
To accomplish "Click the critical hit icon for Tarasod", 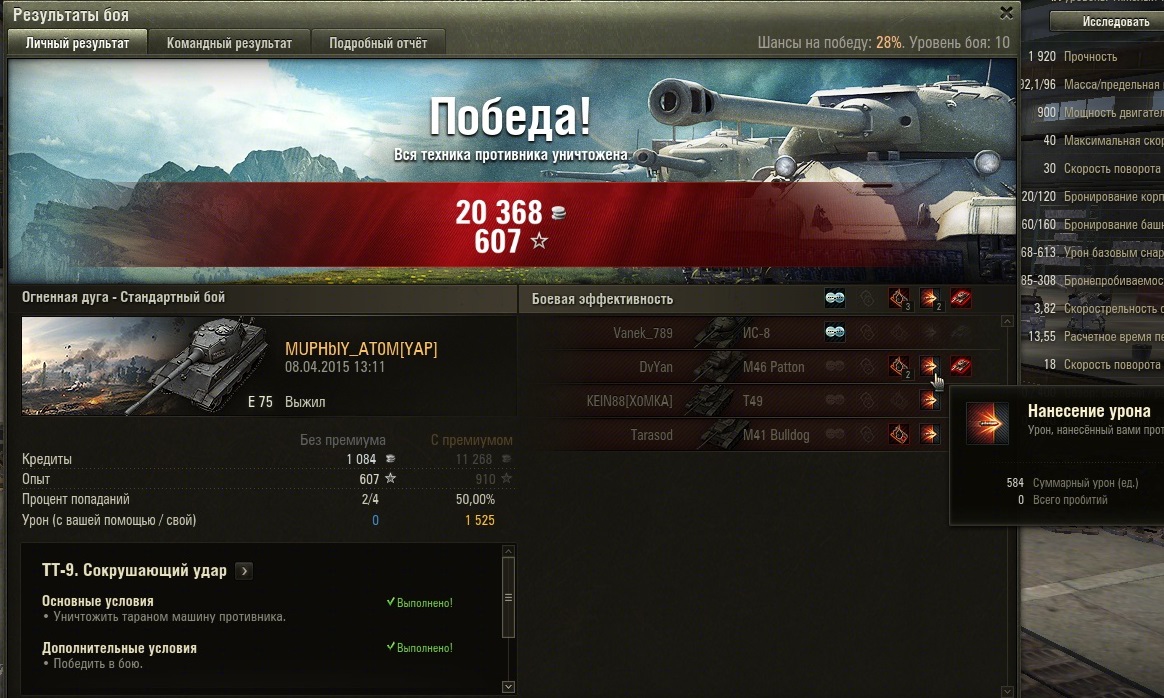I will tap(898, 435).
